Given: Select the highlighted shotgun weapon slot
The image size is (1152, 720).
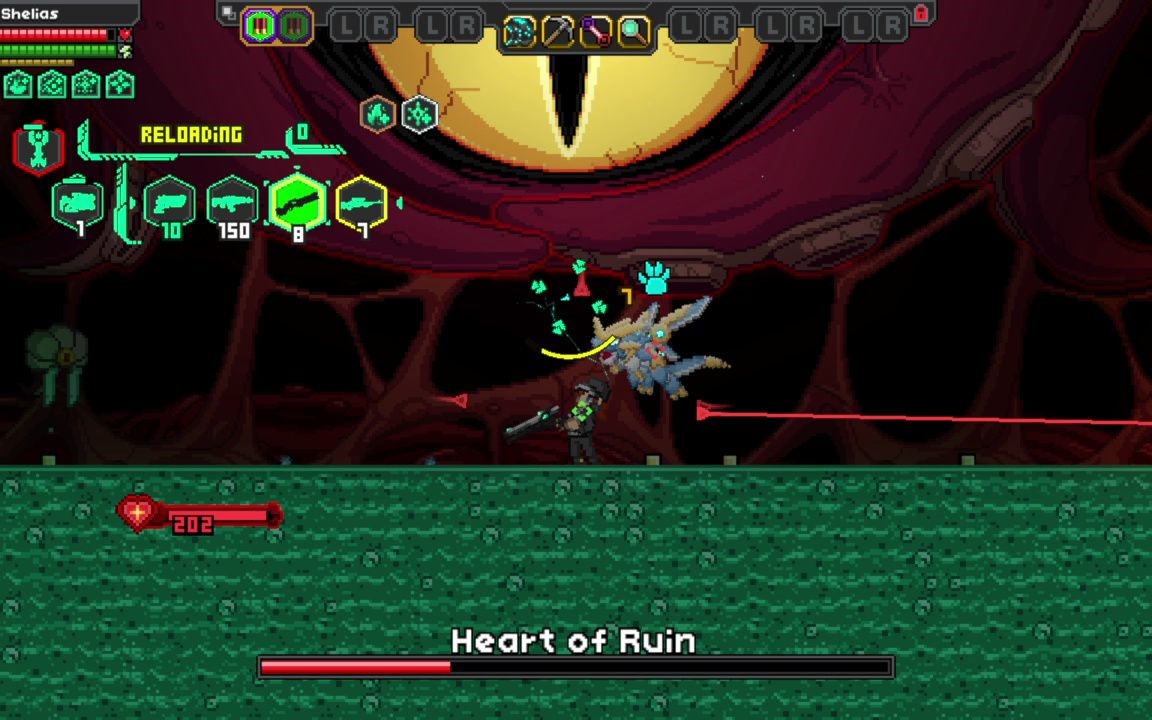Looking at the screenshot, I should click(x=297, y=204).
